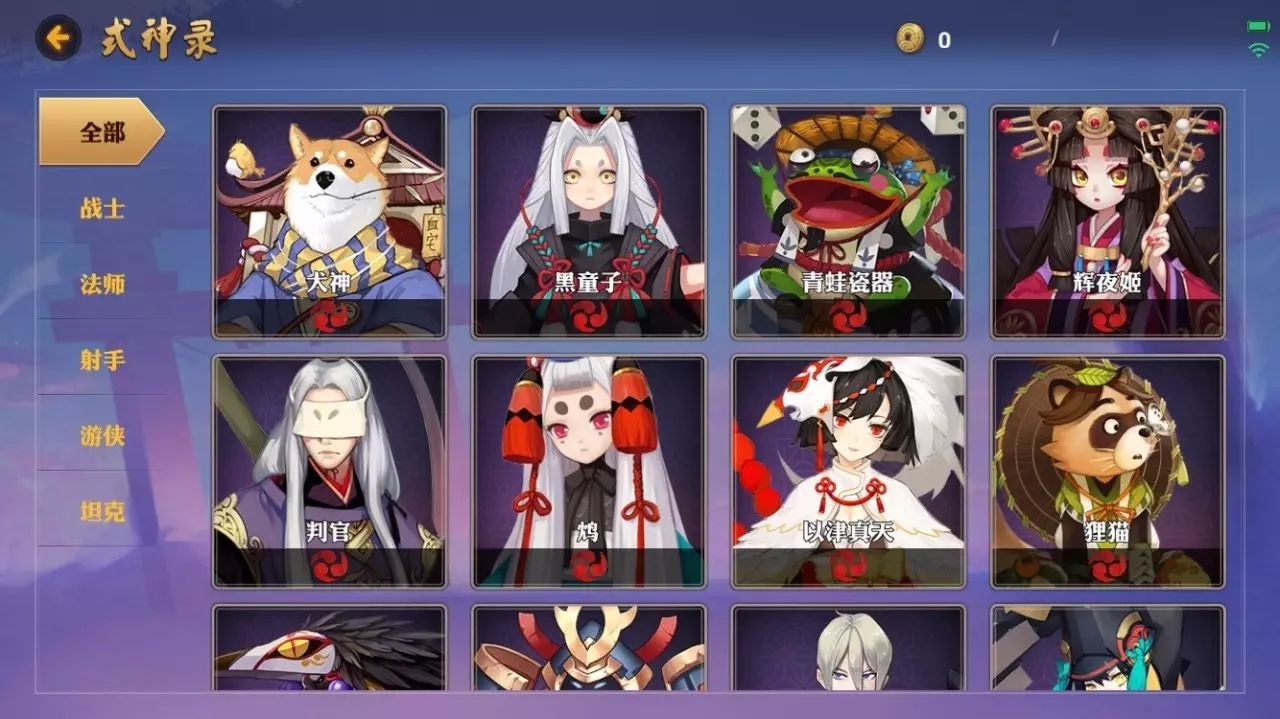Choose the 青蛙瓷器 frog card

(x=848, y=222)
